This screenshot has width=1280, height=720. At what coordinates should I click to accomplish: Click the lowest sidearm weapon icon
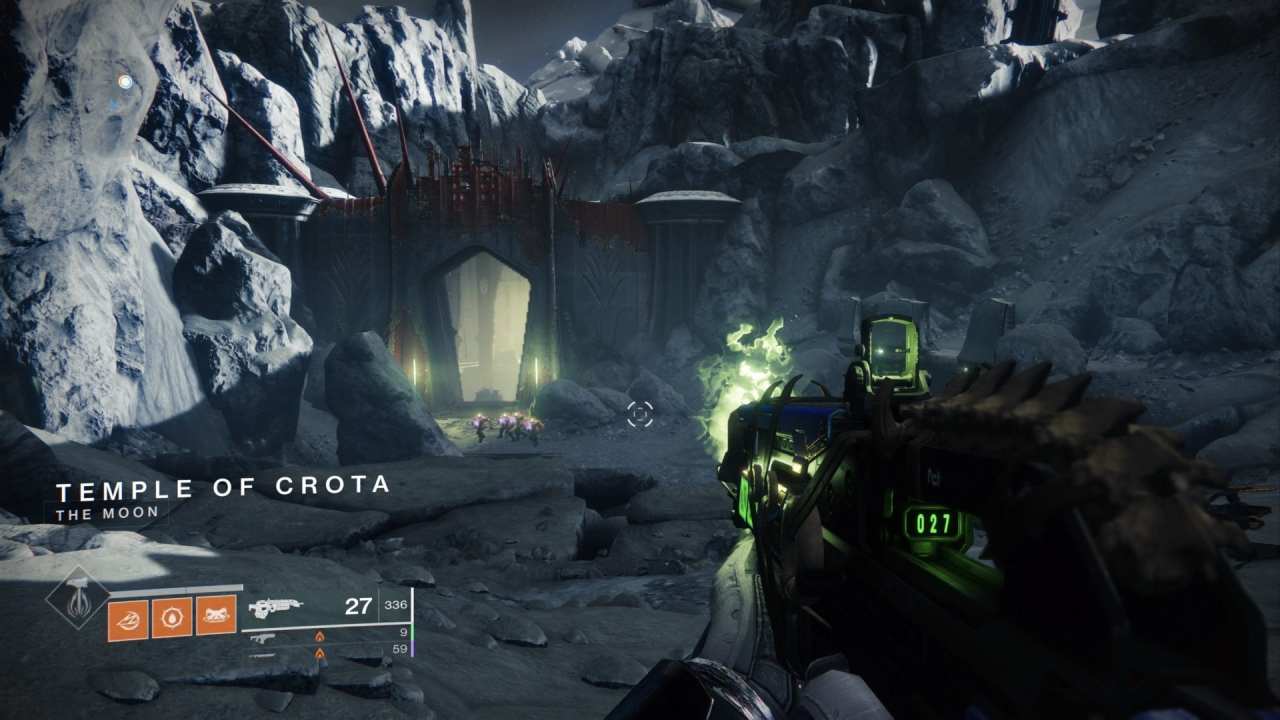(x=261, y=656)
